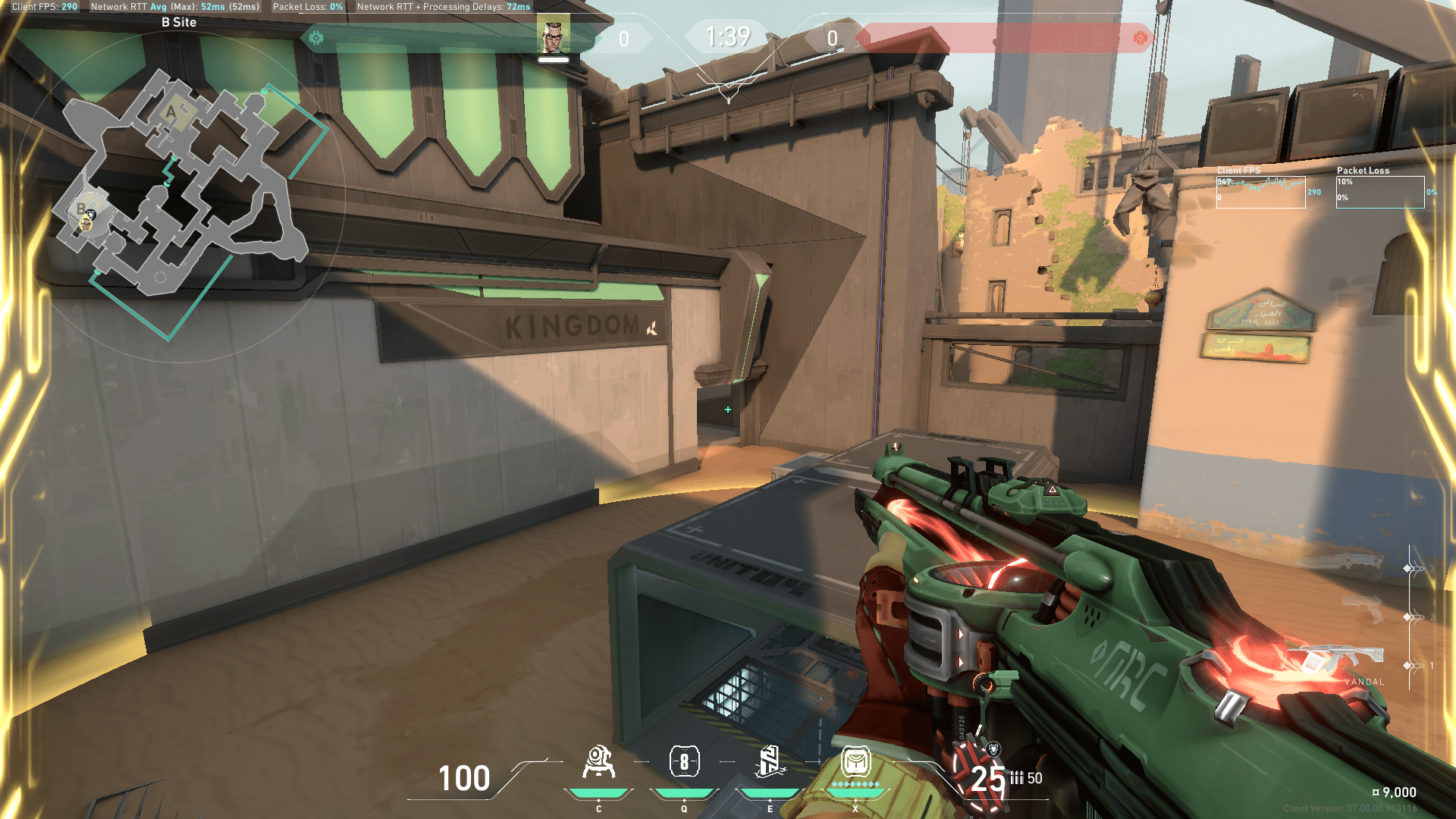Select the agent portrait in top bar
Screen dimensions: 1456x819
[554, 36]
